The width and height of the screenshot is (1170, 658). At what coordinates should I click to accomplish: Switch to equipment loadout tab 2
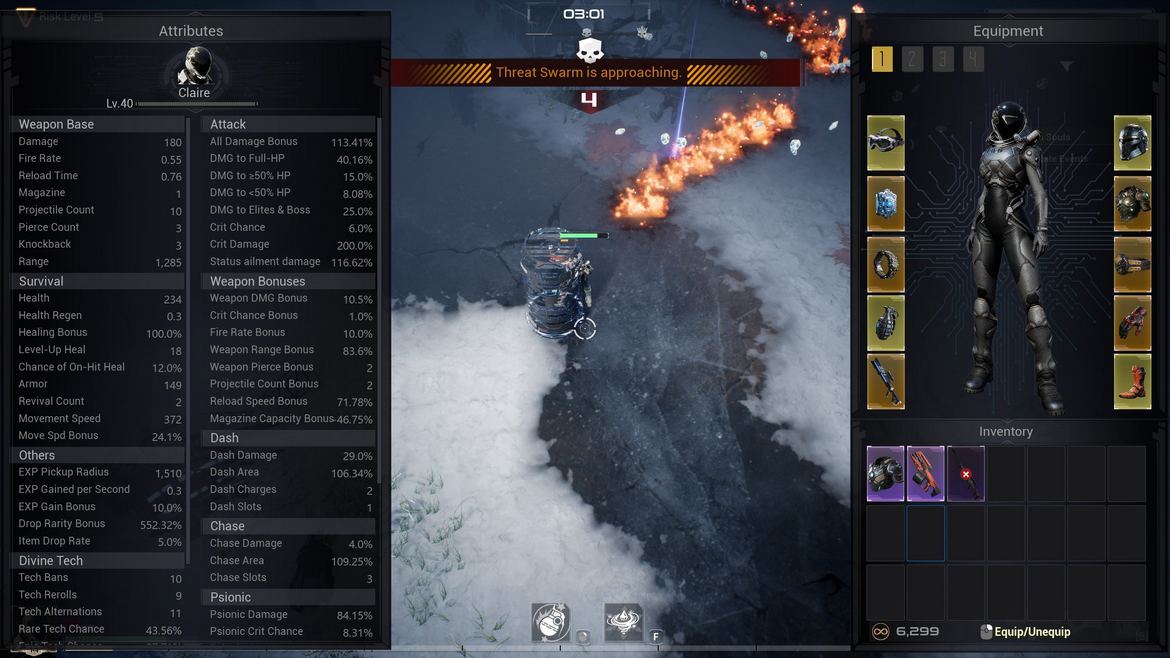[x=912, y=59]
